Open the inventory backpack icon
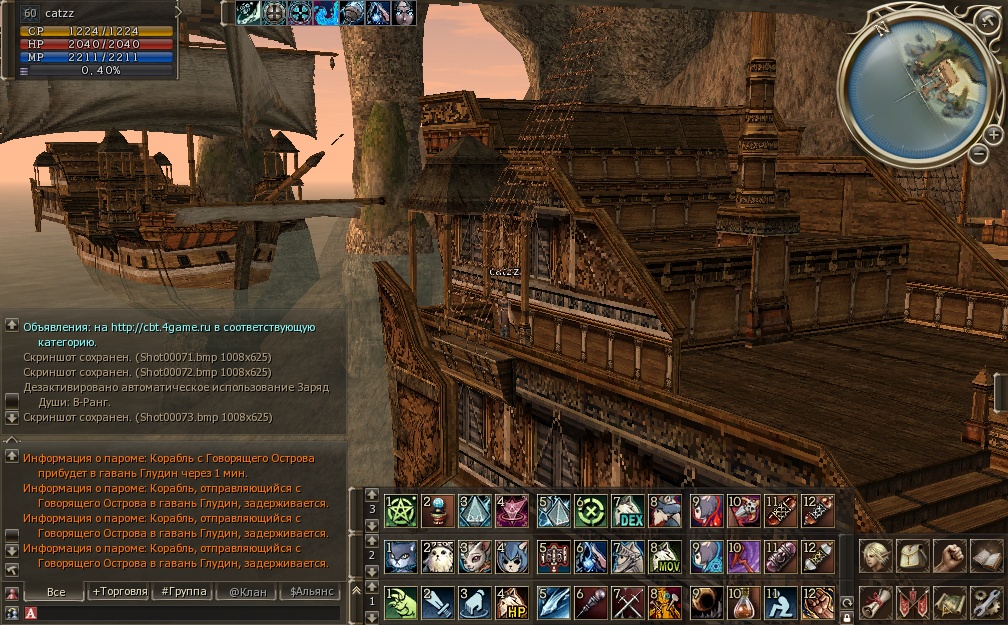The width and height of the screenshot is (1008, 625). pos(913,556)
